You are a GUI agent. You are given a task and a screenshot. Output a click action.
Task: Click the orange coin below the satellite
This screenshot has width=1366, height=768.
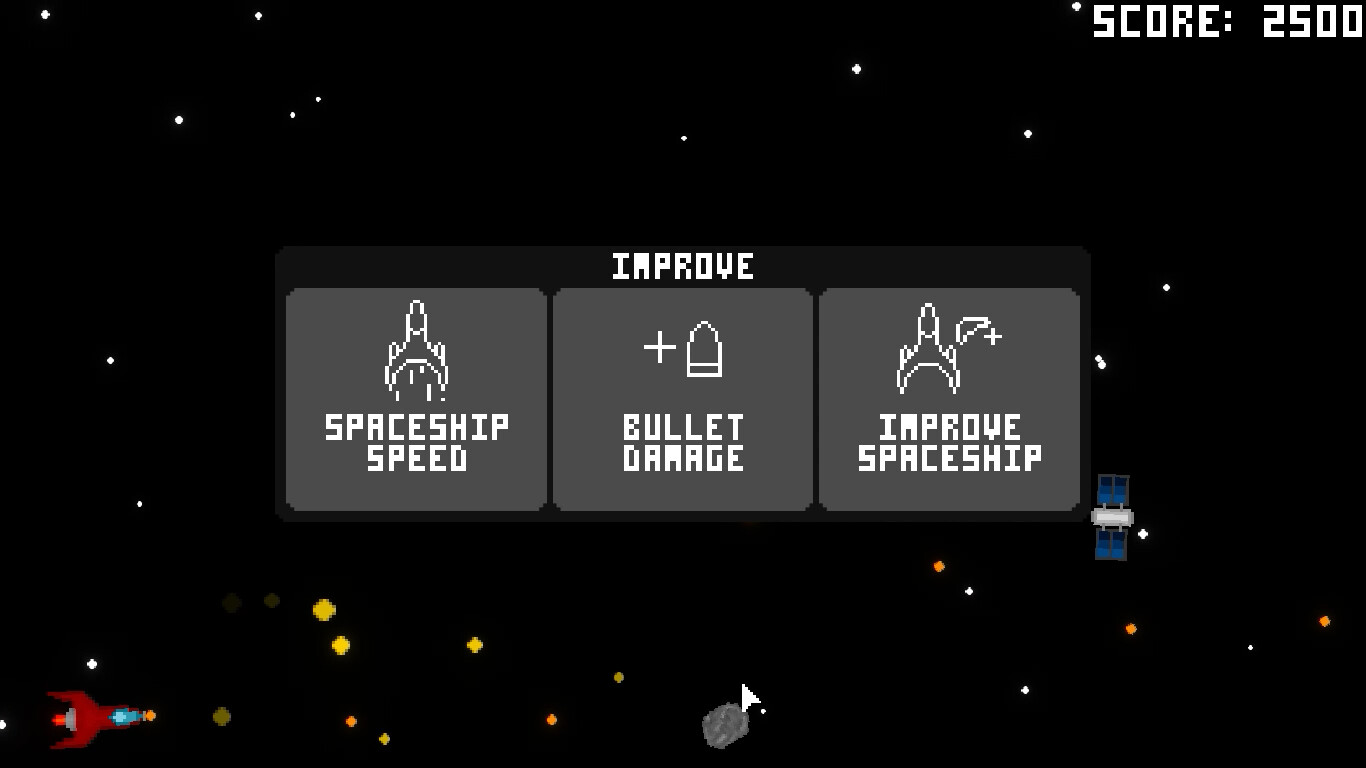click(x=1131, y=629)
